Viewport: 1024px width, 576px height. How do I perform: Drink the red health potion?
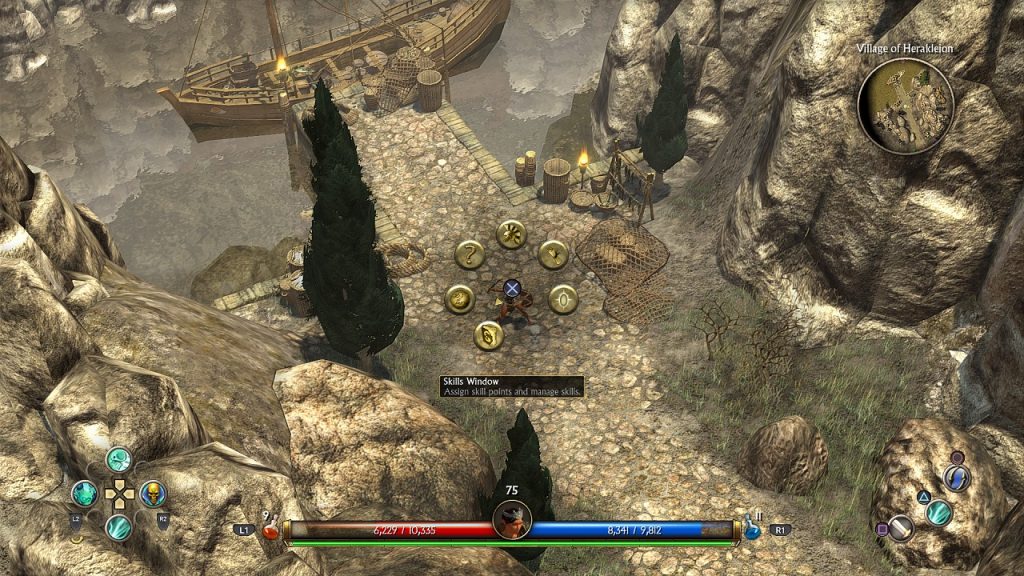270,530
